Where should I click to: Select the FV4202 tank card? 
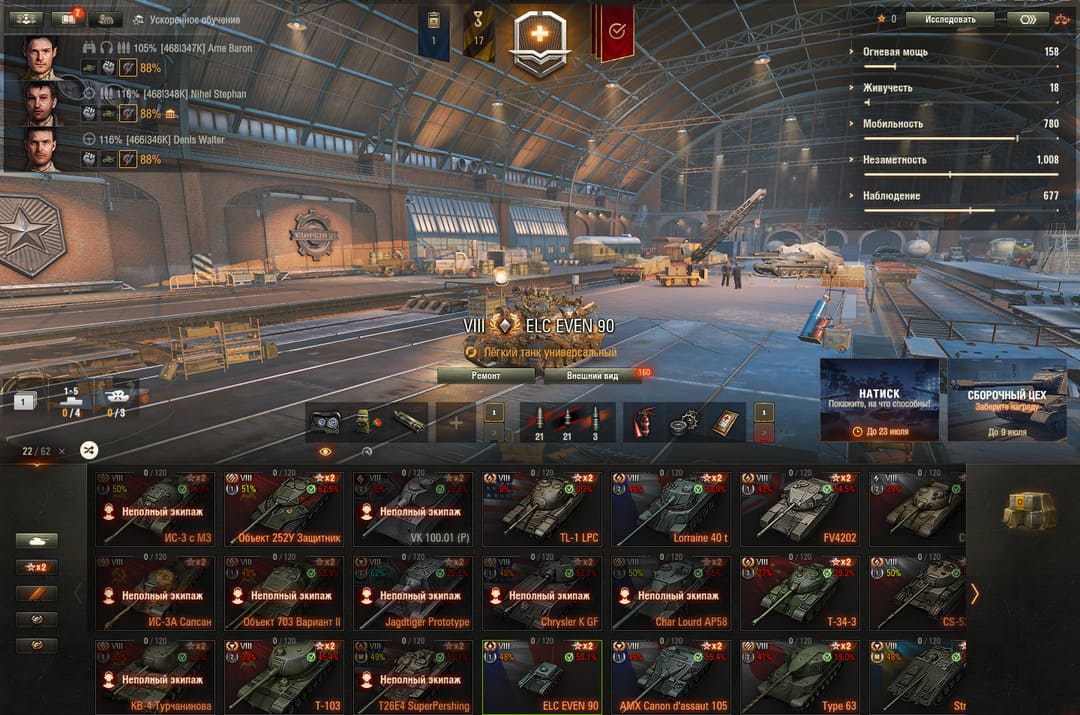tap(799, 508)
